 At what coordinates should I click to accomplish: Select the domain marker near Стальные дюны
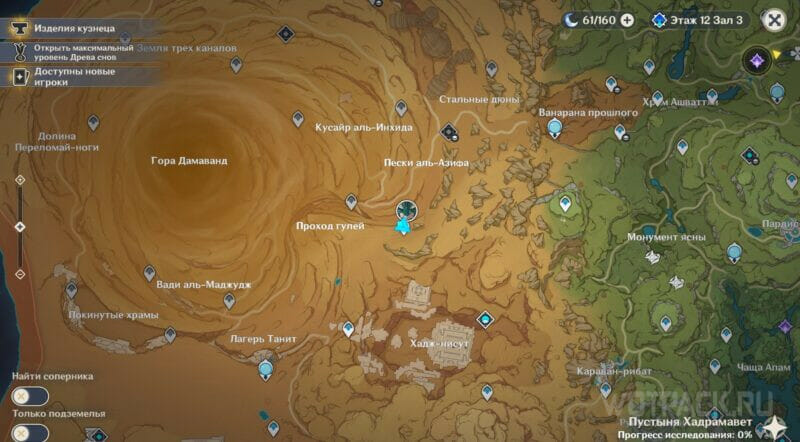coord(449,131)
